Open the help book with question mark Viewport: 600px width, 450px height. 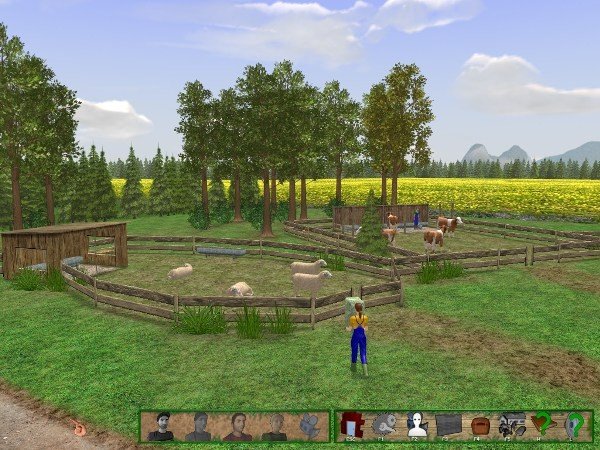[544, 426]
